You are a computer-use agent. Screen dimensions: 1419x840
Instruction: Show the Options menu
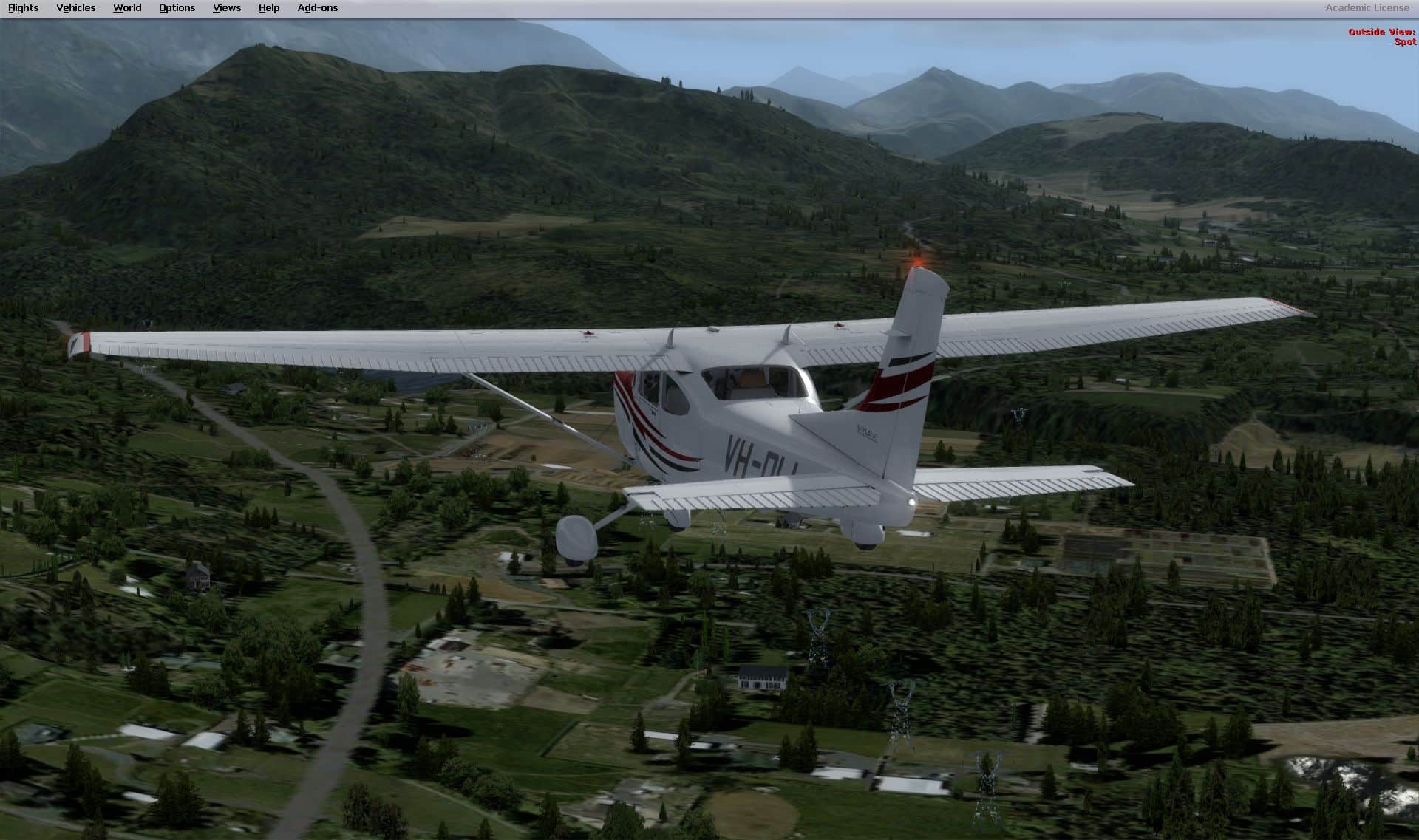coord(177,8)
